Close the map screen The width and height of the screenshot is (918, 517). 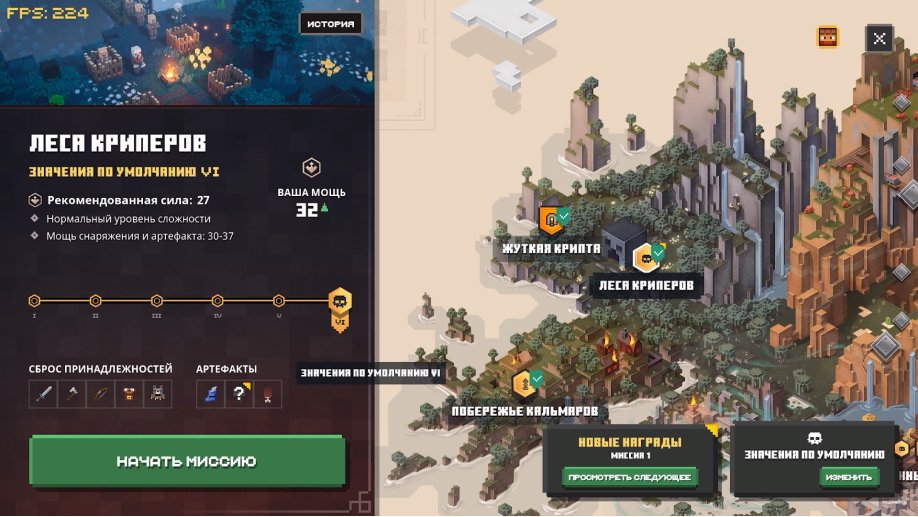click(x=878, y=38)
